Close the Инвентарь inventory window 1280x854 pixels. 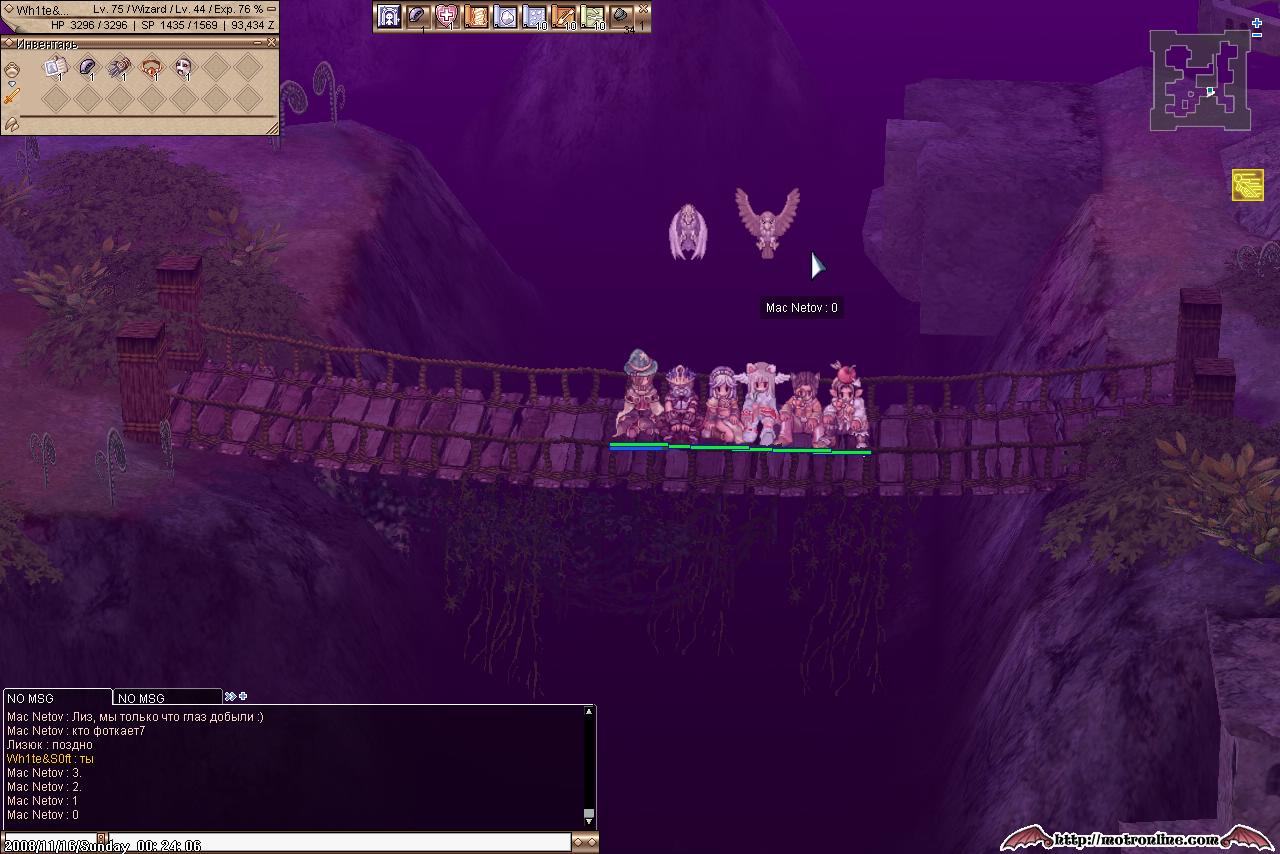(x=273, y=43)
